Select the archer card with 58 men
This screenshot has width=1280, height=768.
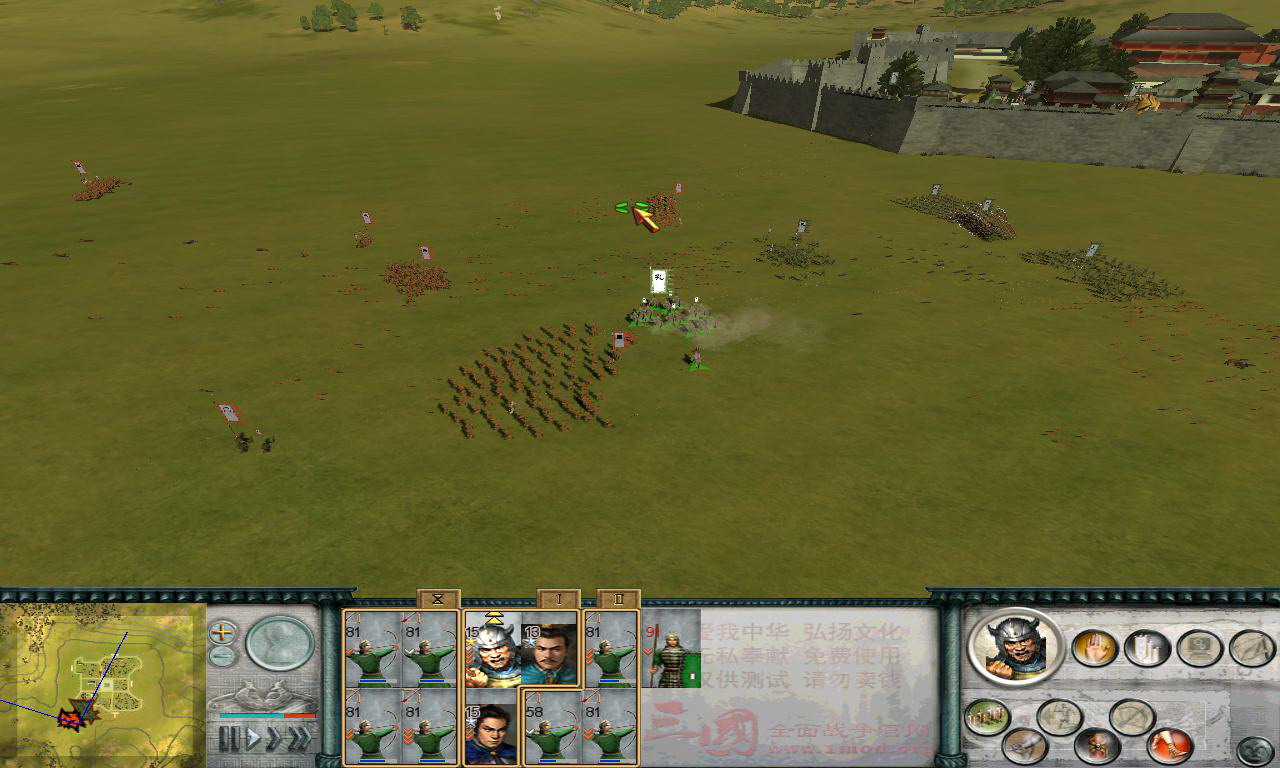pyautogui.click(x=551, y=729)
